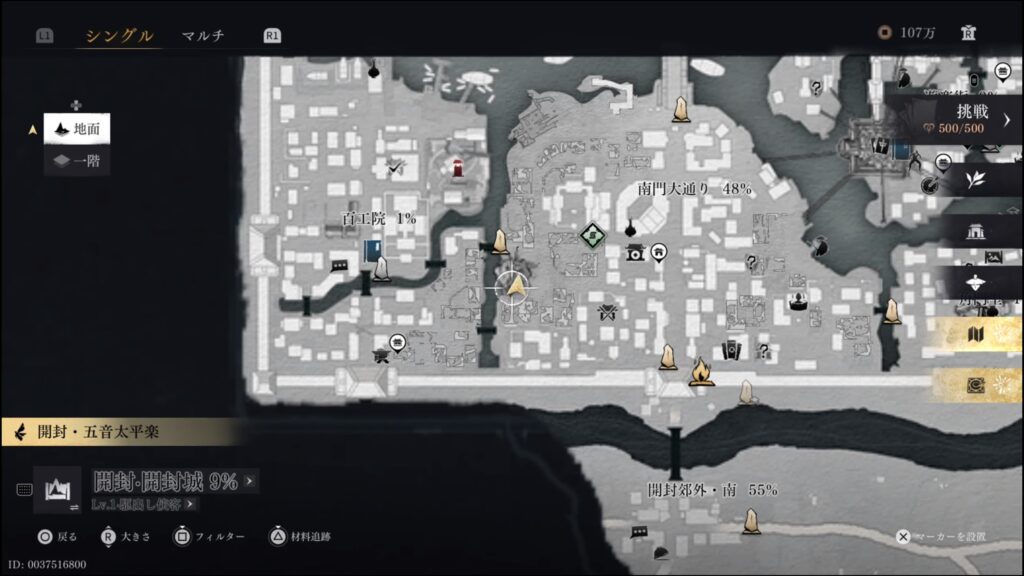The height and width of the screenshot is (576, 1024).
Task: Select the 地面 floor layer
Action: pos(77,129)
